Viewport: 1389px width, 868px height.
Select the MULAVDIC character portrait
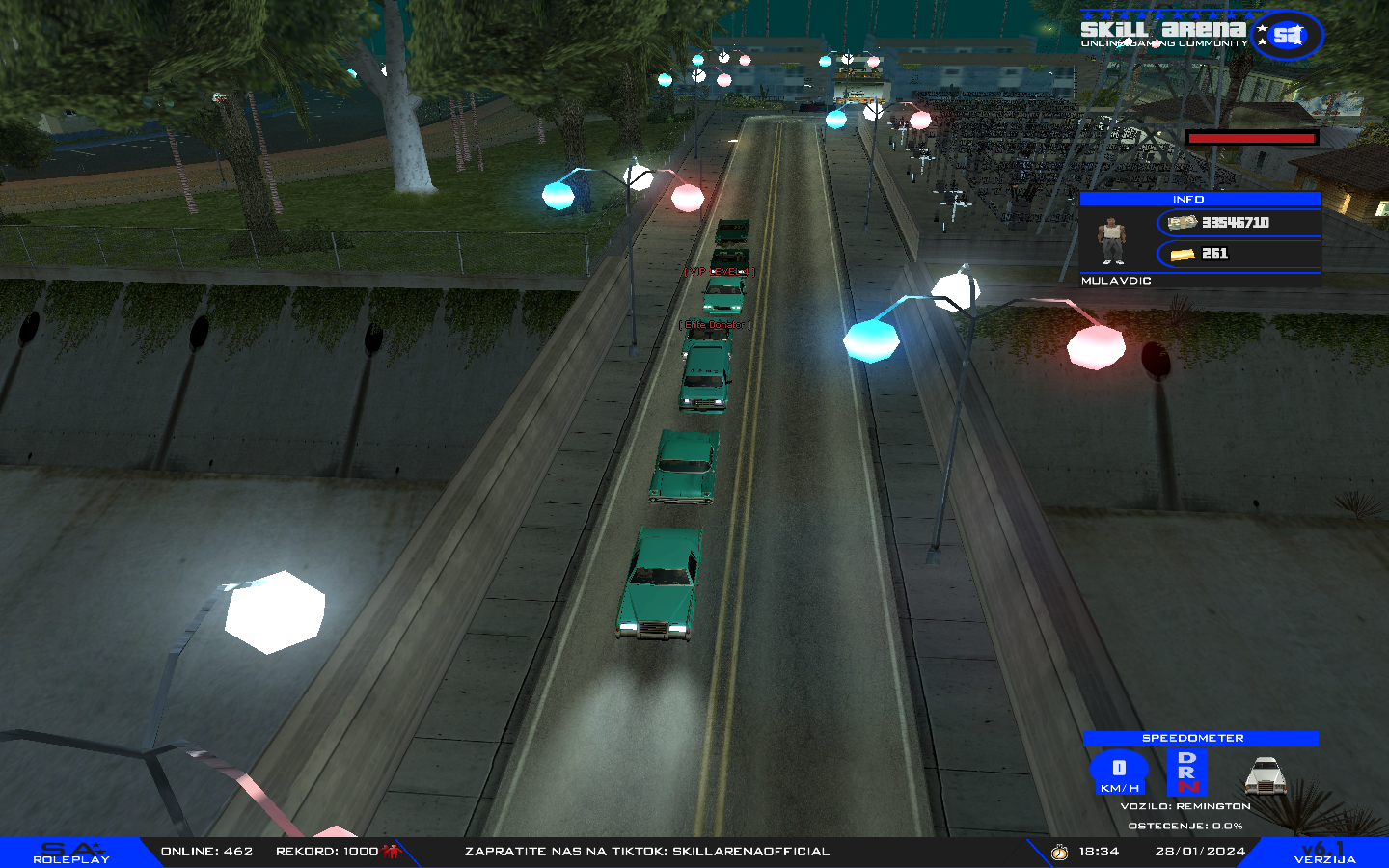[x=1113, y=240]
